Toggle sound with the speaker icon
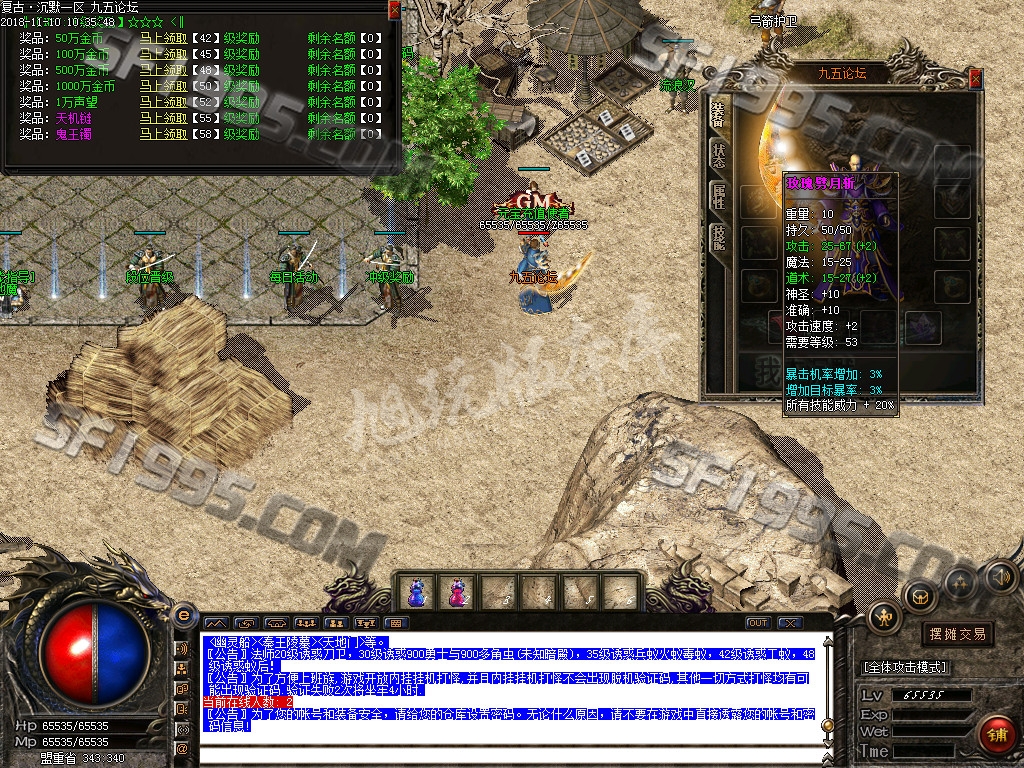 click(x=1000, y=576)
